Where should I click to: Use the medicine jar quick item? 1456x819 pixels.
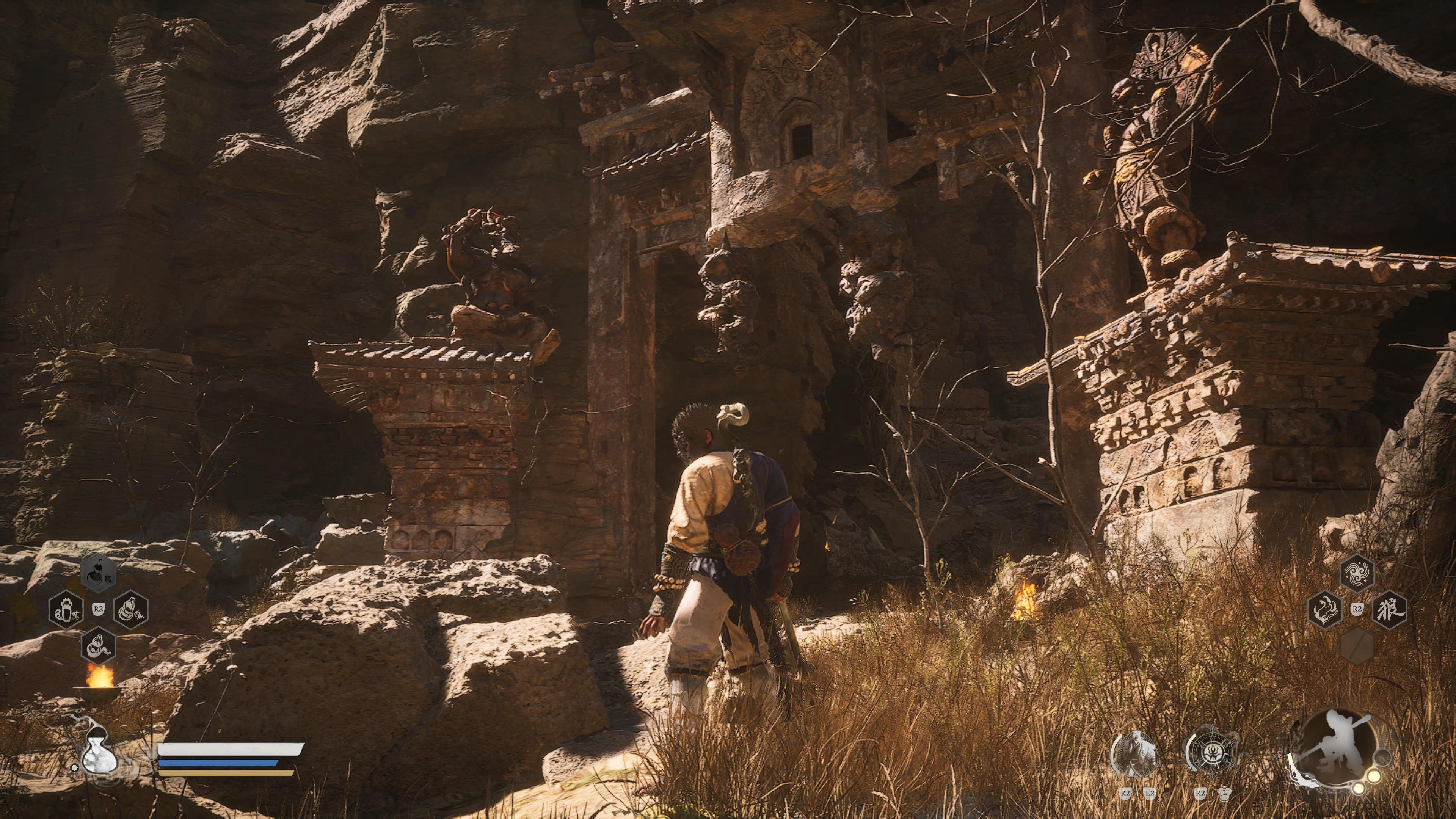click(66, 609)
